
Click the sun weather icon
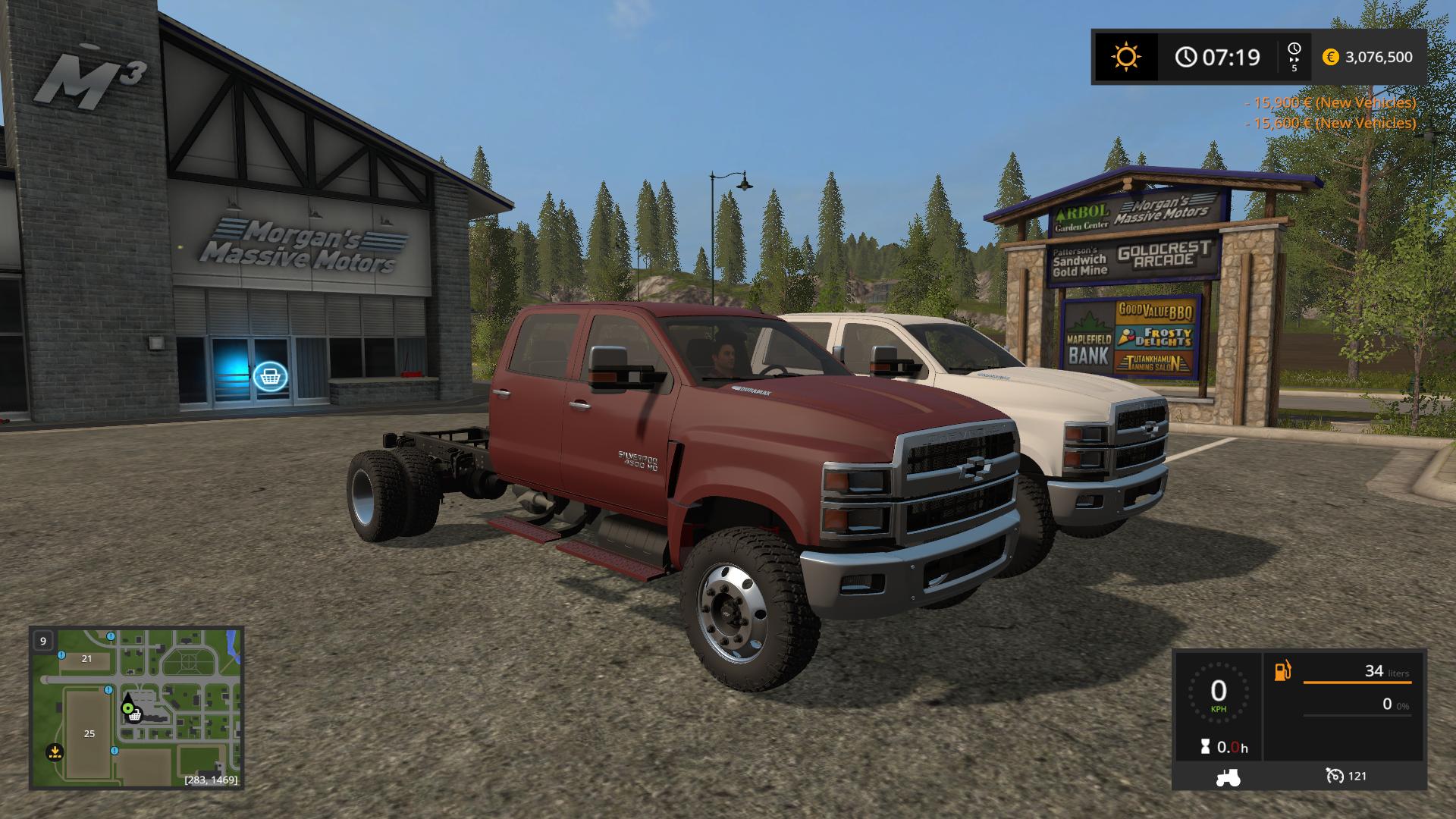[x=1125, y=57]
